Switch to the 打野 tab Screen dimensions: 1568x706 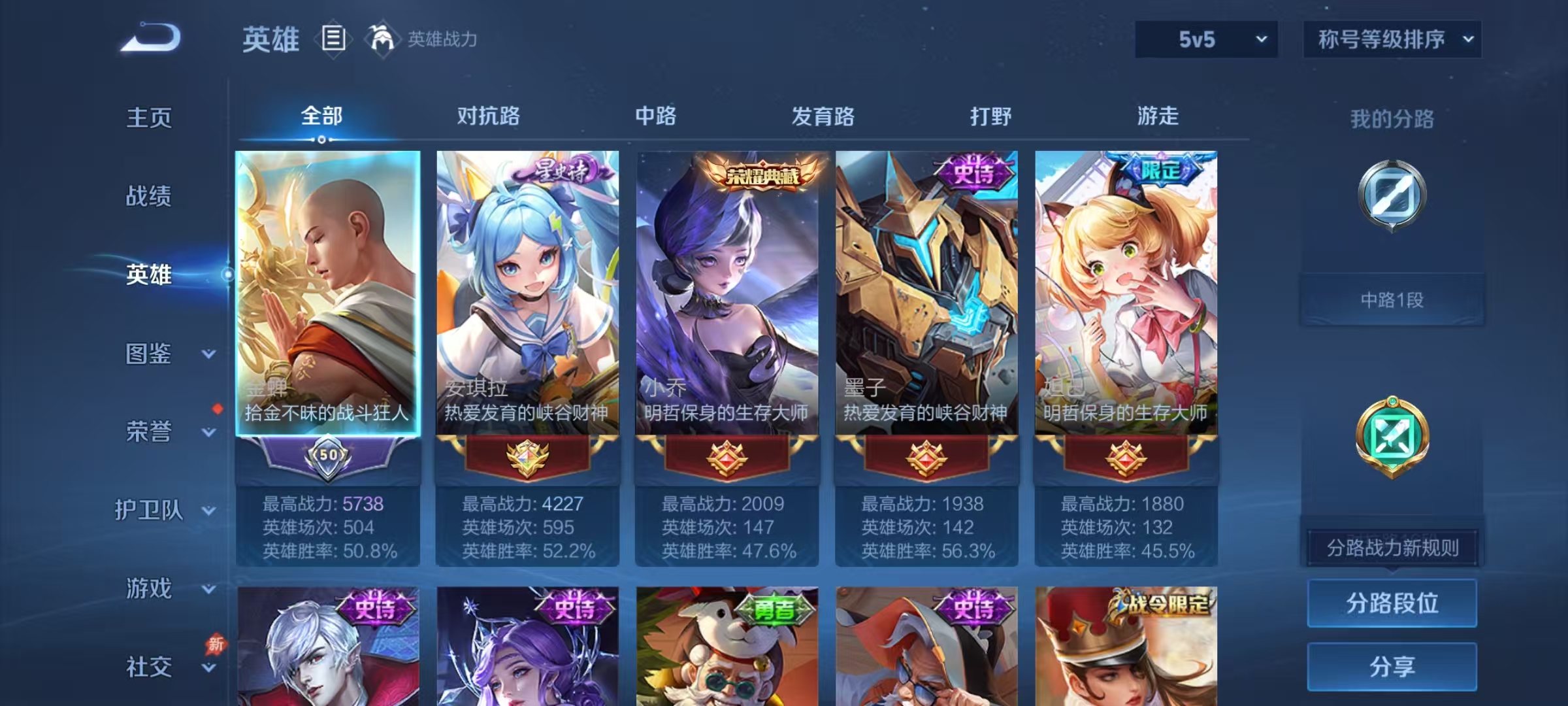click(991, 116)
